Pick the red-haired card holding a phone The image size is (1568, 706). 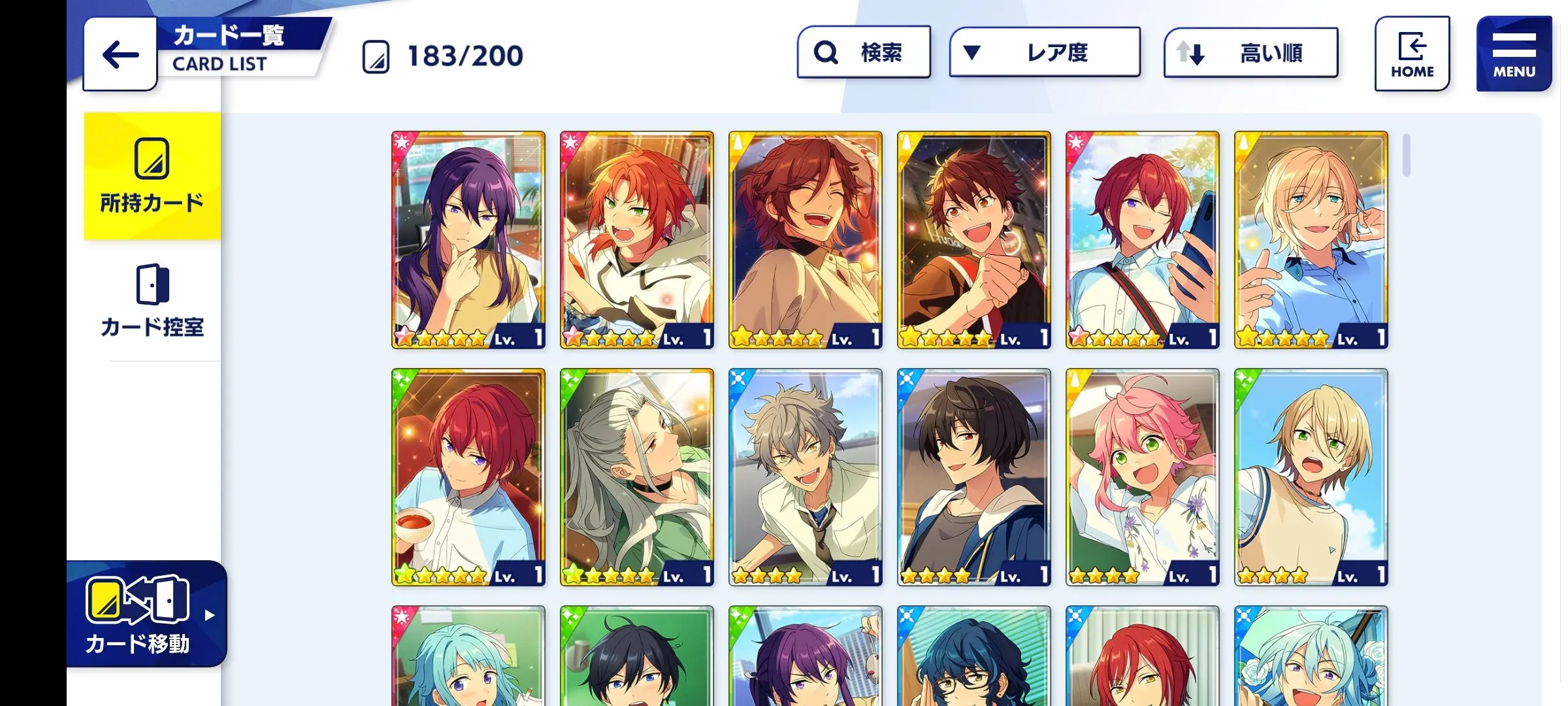pos(1142,239)
